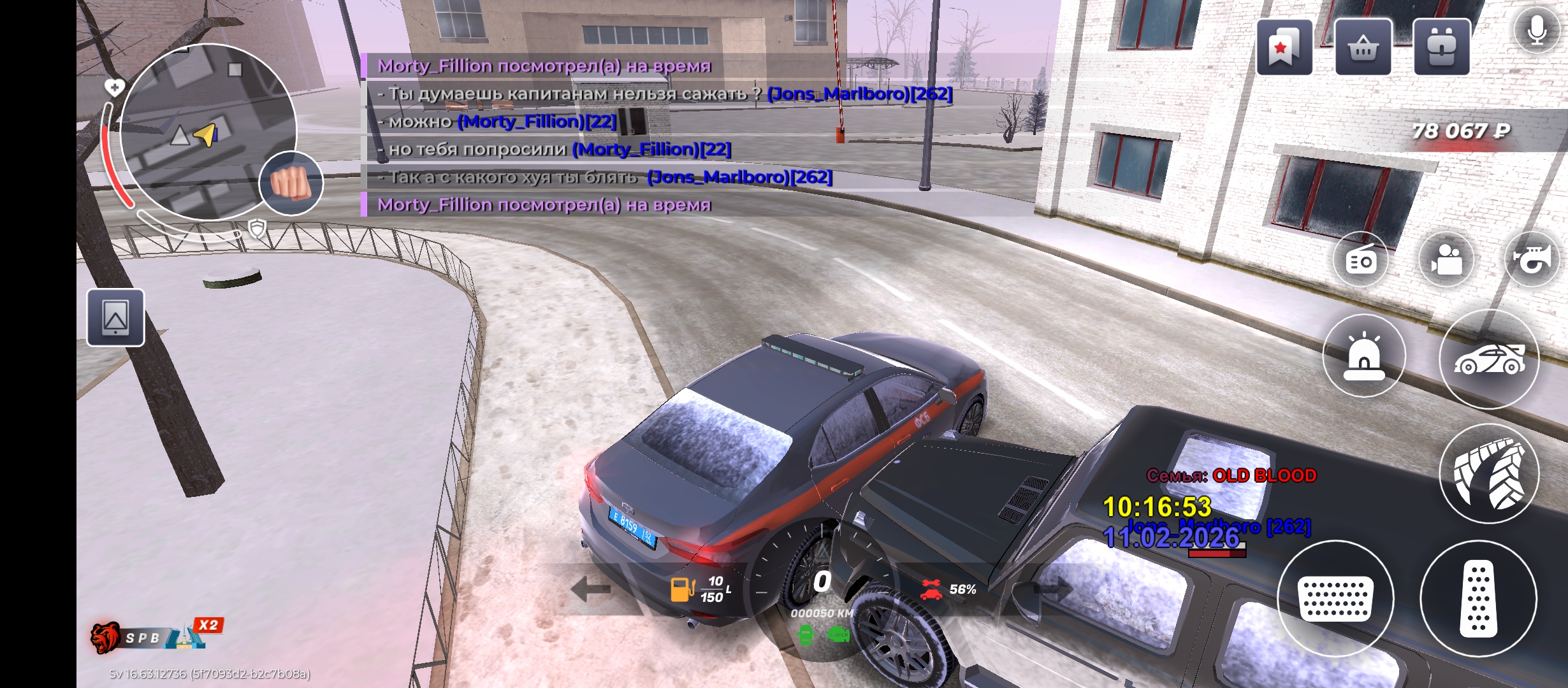
Task: Activate the tire handbrake button
Action: click(1489, 473)
